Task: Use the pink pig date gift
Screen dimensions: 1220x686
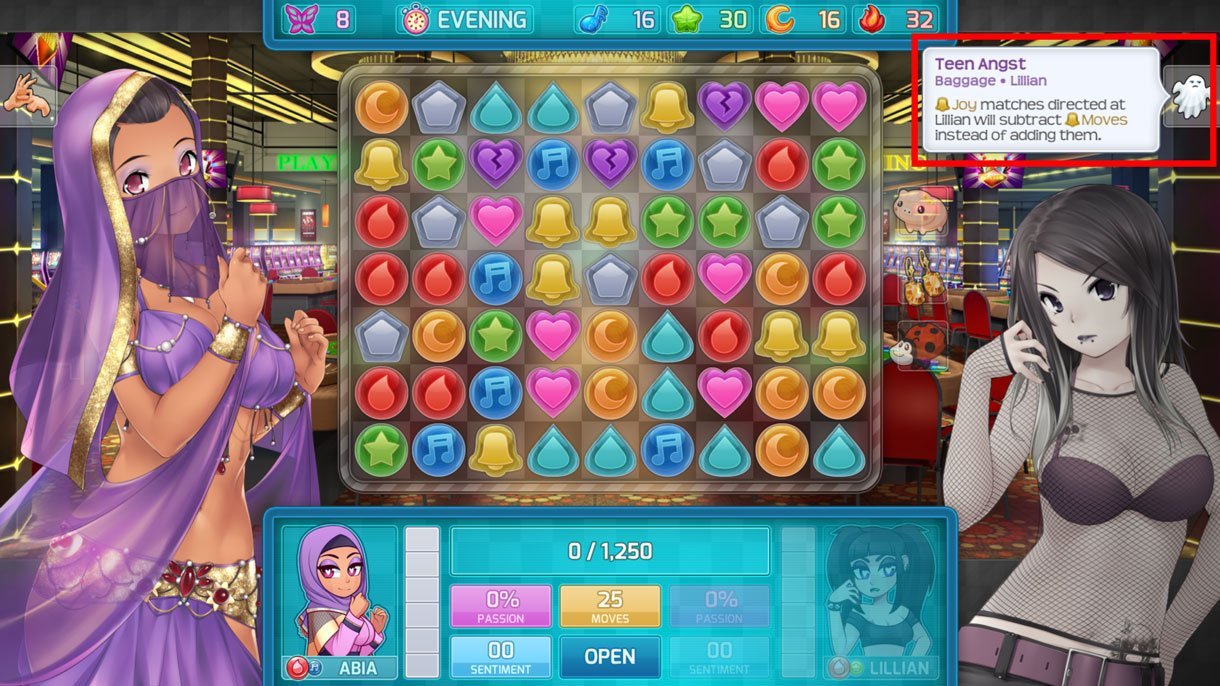Action: click(x=920, y=211)
